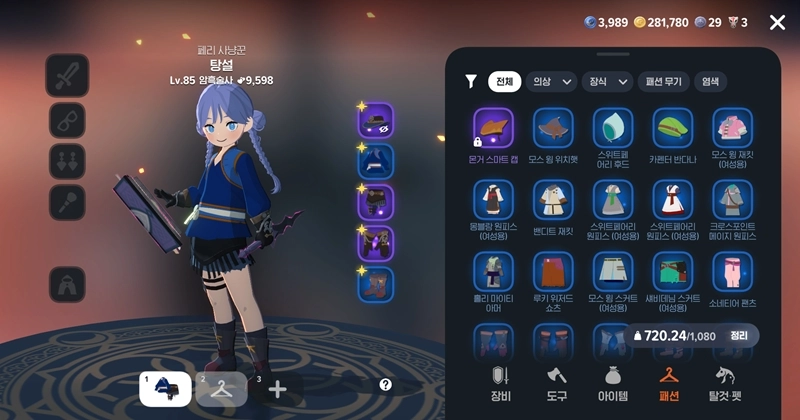Choose the 루키 위저드 쇼츠 item
800x420 pixels.
tap(553, 271)
